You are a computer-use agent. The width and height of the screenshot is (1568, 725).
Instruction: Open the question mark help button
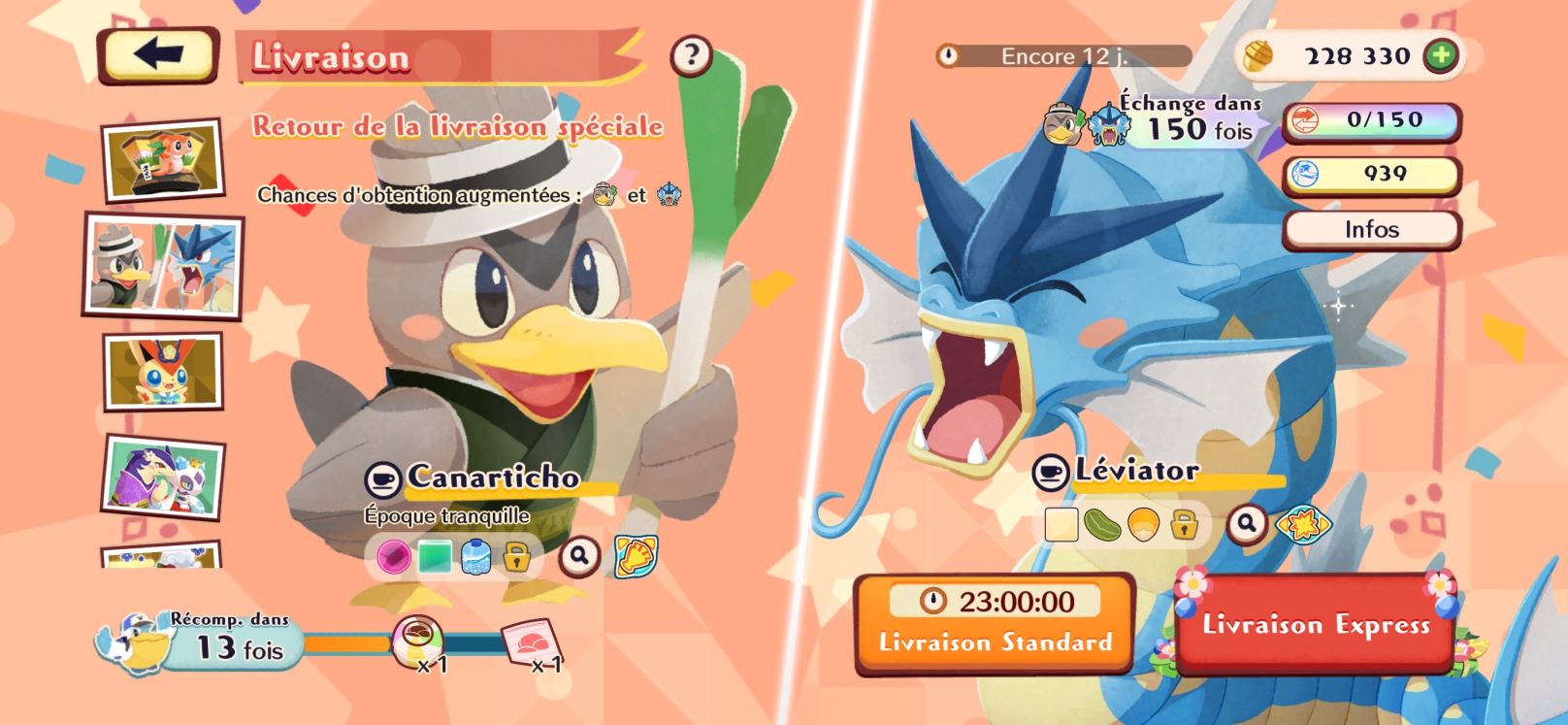coord(691,55)
